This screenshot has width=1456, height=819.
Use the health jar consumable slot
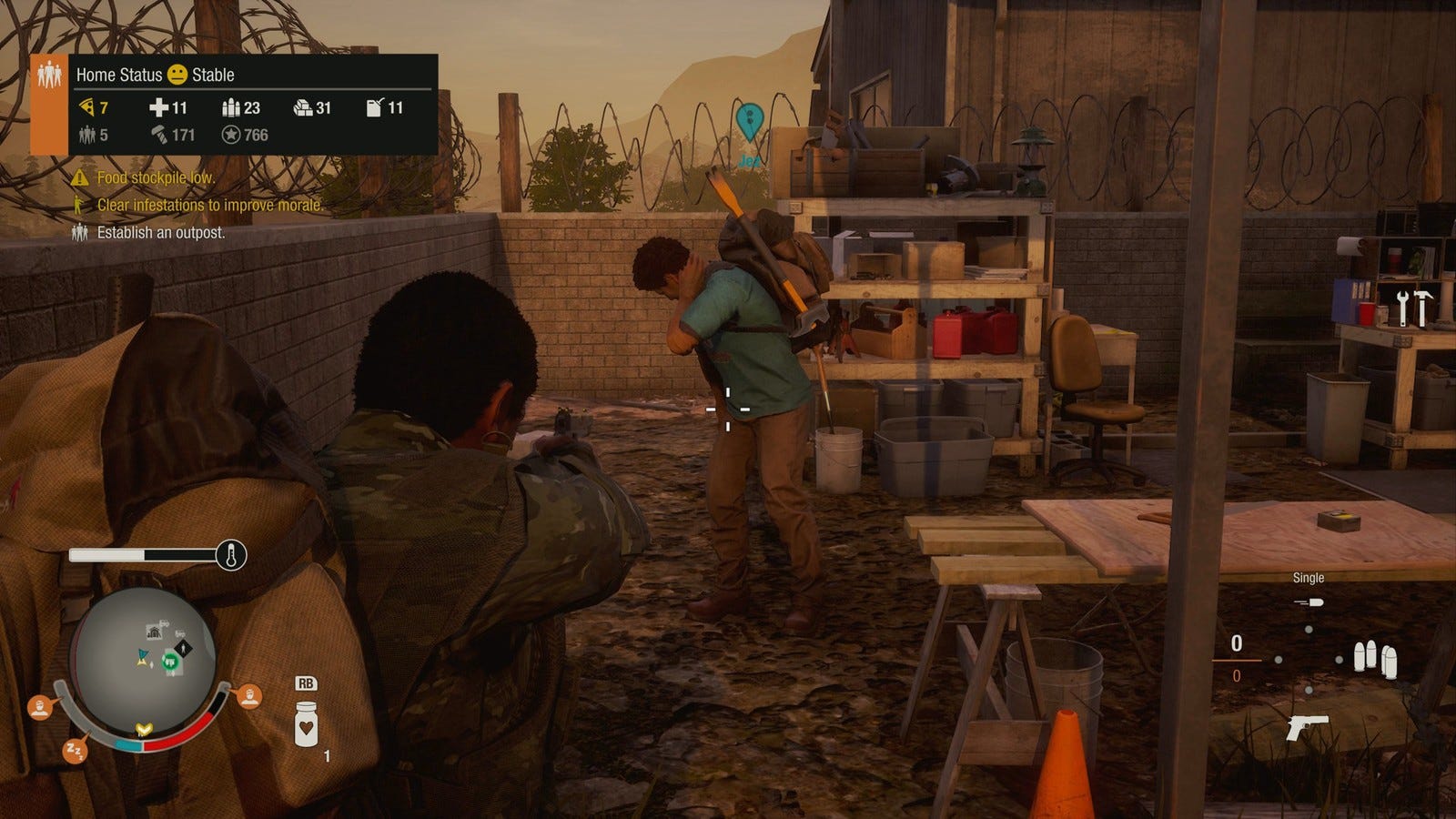point(307,723)
